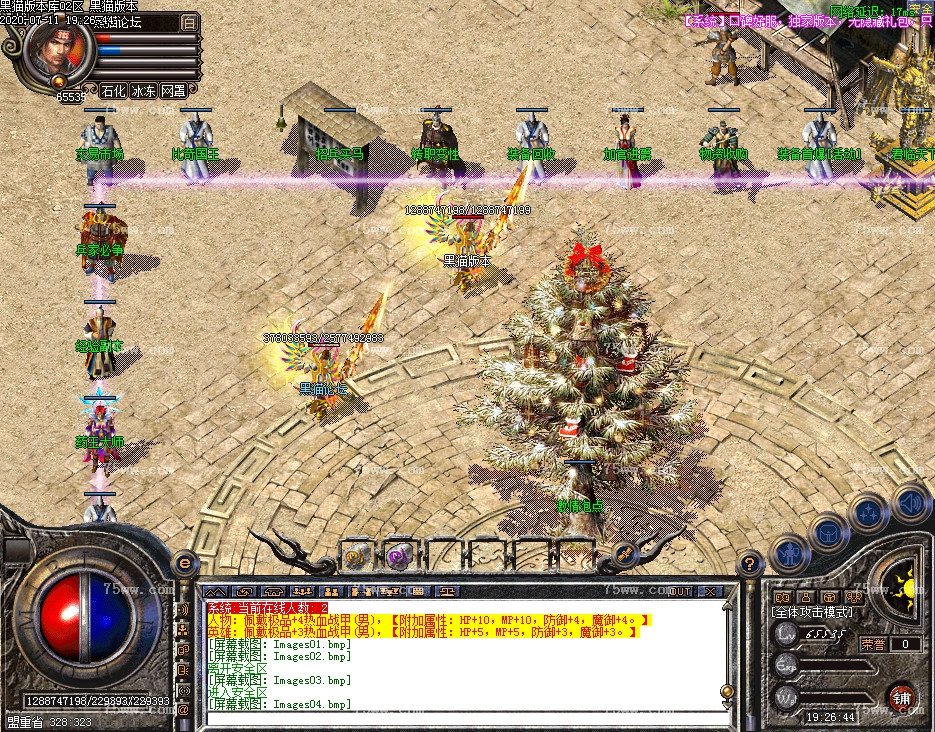Toggle sound with the speaker button
935x732 pixels.
906,502
